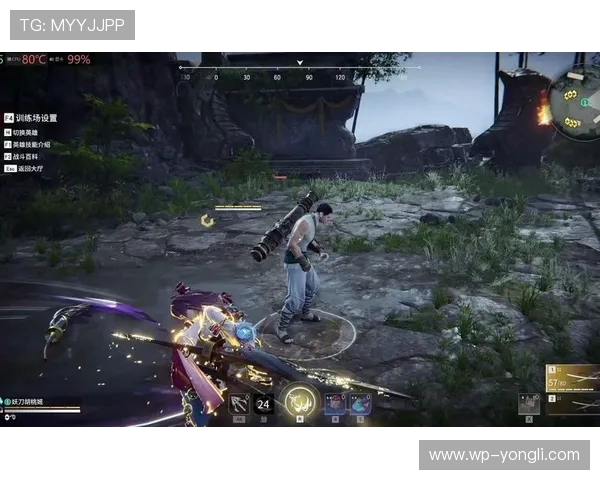Select the secondary weapon slot below
Screen dimensions: 600x480
pos(572,403)
